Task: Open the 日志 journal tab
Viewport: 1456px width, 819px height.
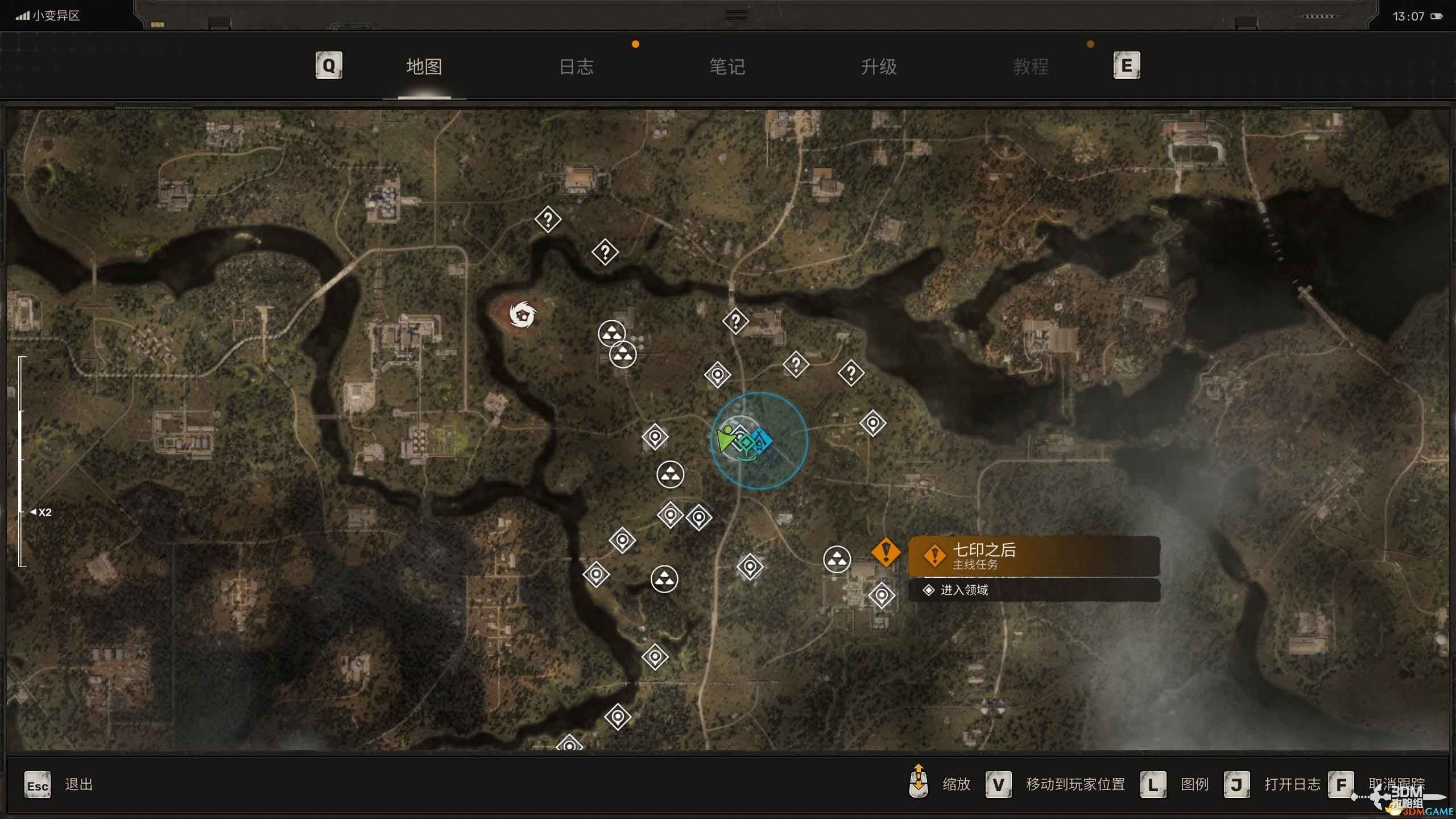Action: 576,67
